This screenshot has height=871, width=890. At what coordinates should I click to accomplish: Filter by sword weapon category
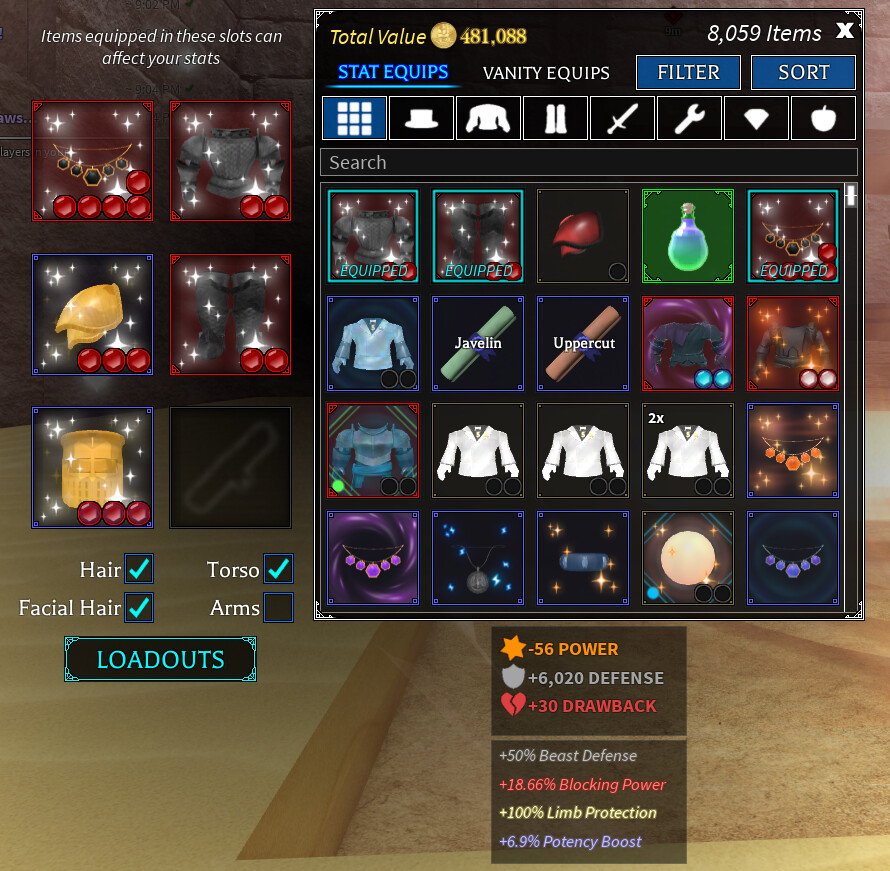(622, 118)
